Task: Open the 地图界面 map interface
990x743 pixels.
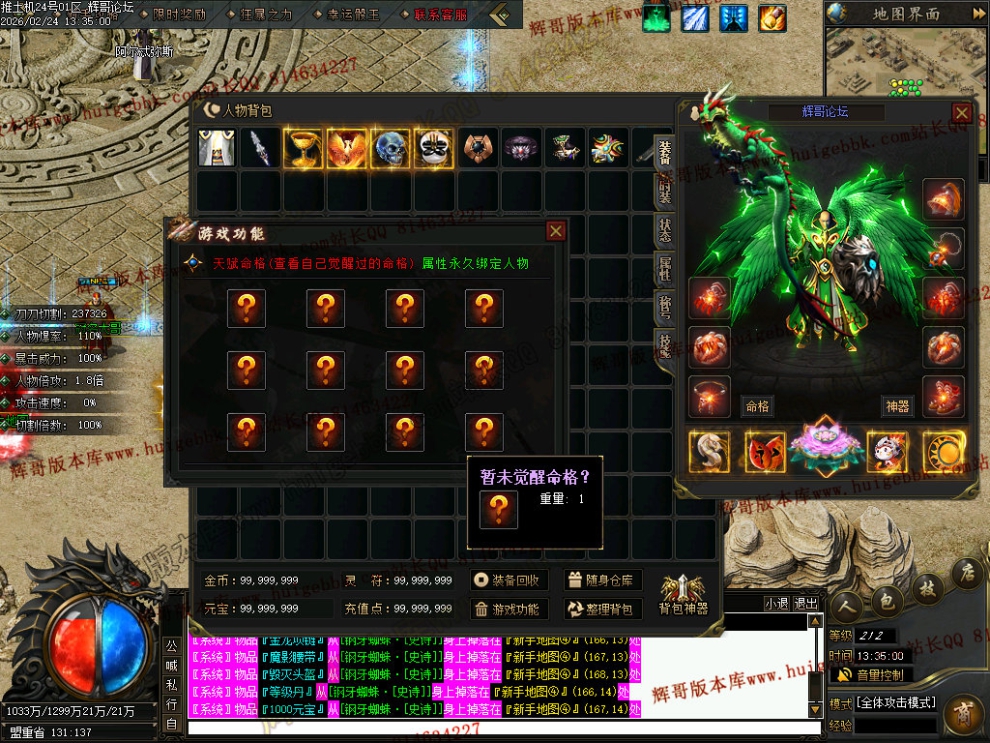Action: pyautogui.click(x=906, y=14)
